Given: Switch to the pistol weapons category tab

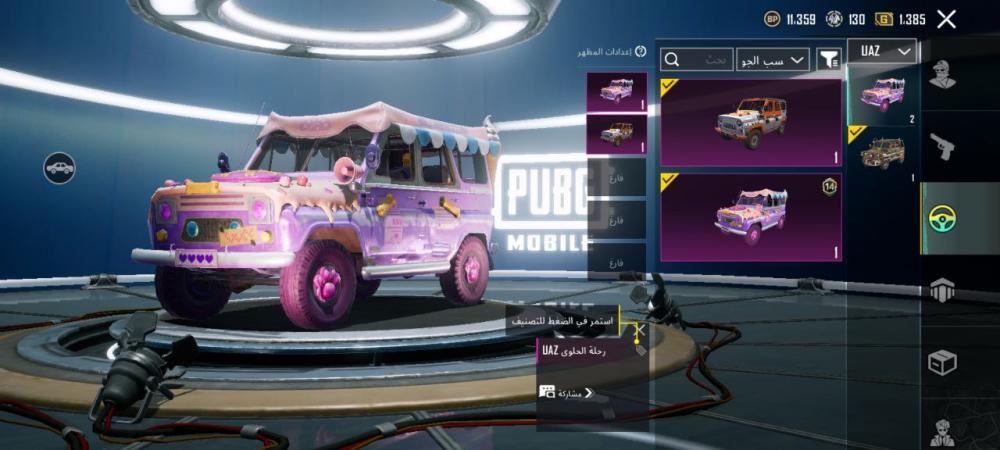Looking at the screenshot, I should click(x=942, y=147).
